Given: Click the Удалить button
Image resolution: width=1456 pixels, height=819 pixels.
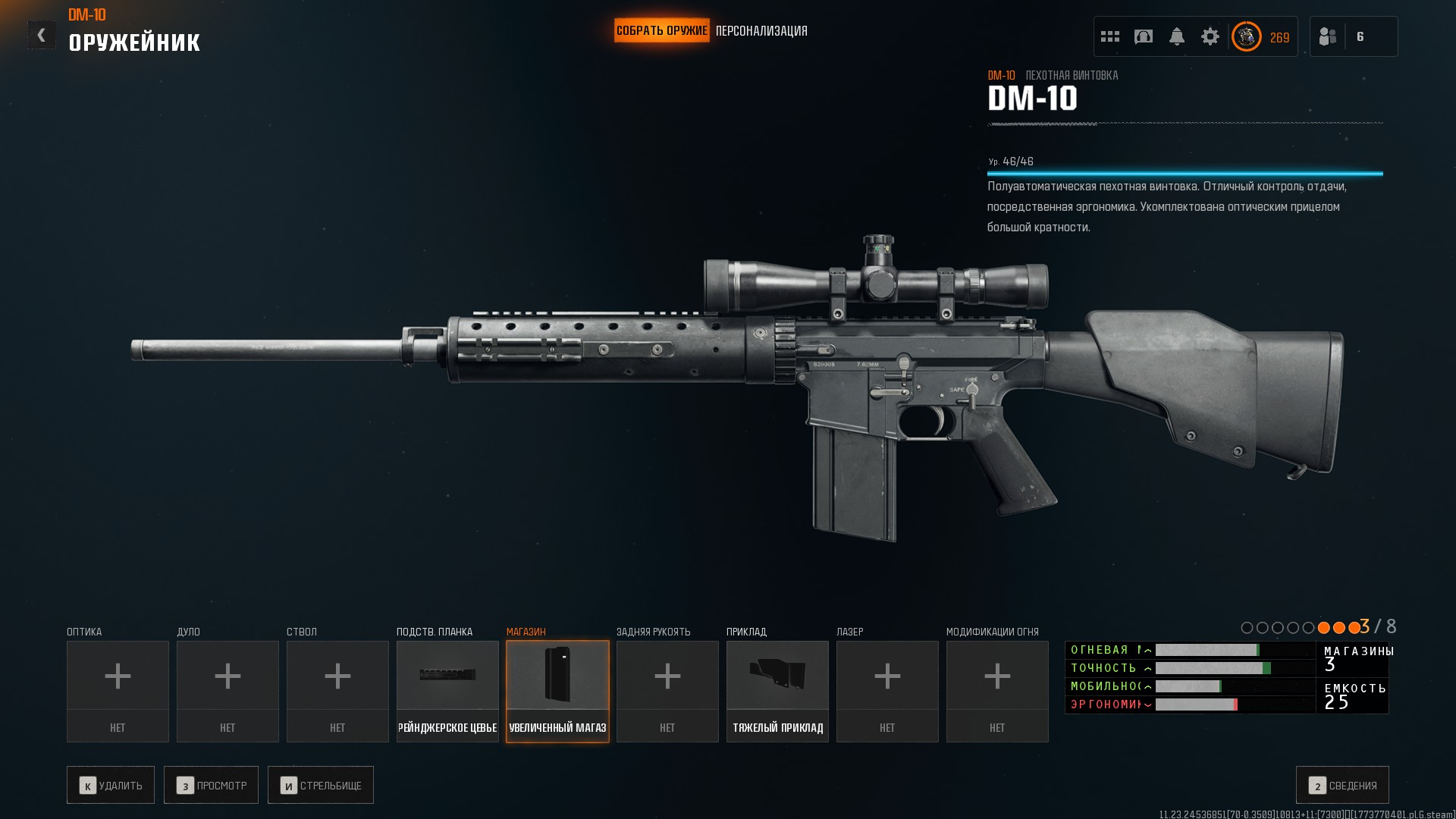Looking at the screenshot, I should point(111,785).
